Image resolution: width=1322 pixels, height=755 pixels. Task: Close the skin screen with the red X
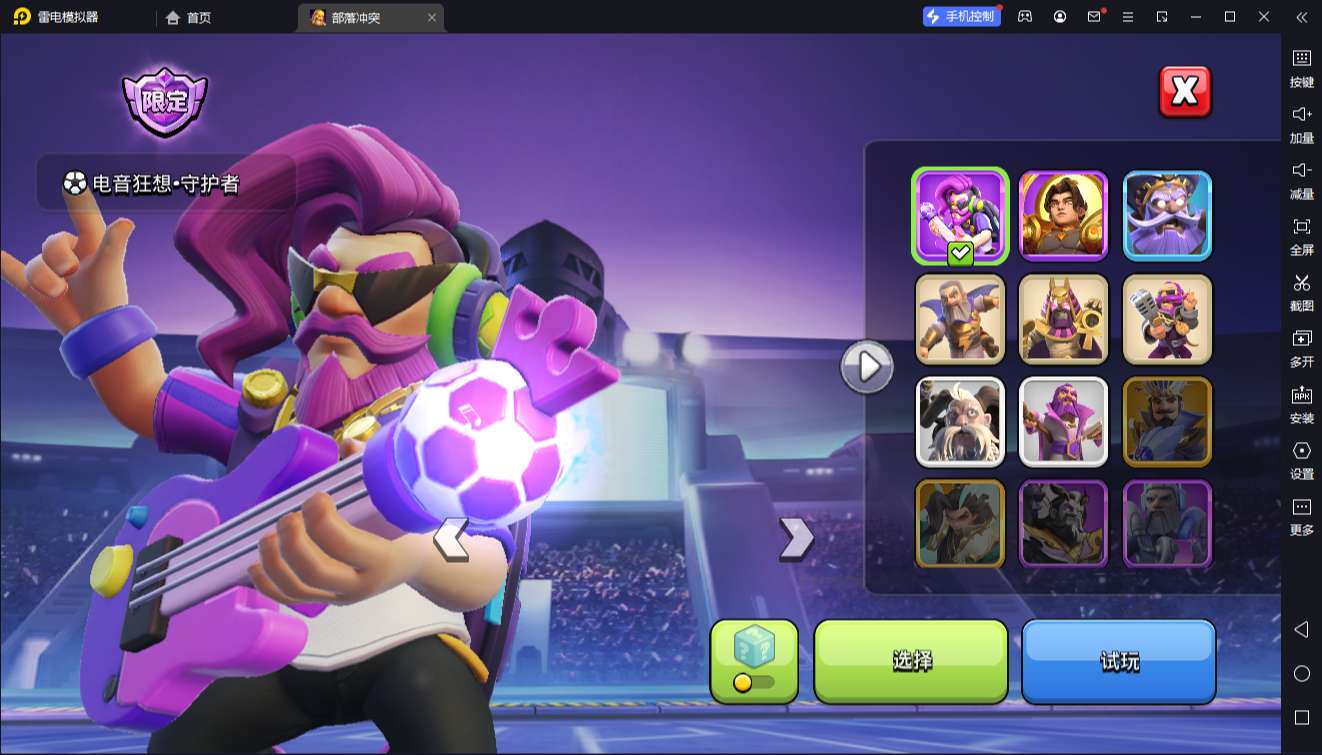point(1184,92)
